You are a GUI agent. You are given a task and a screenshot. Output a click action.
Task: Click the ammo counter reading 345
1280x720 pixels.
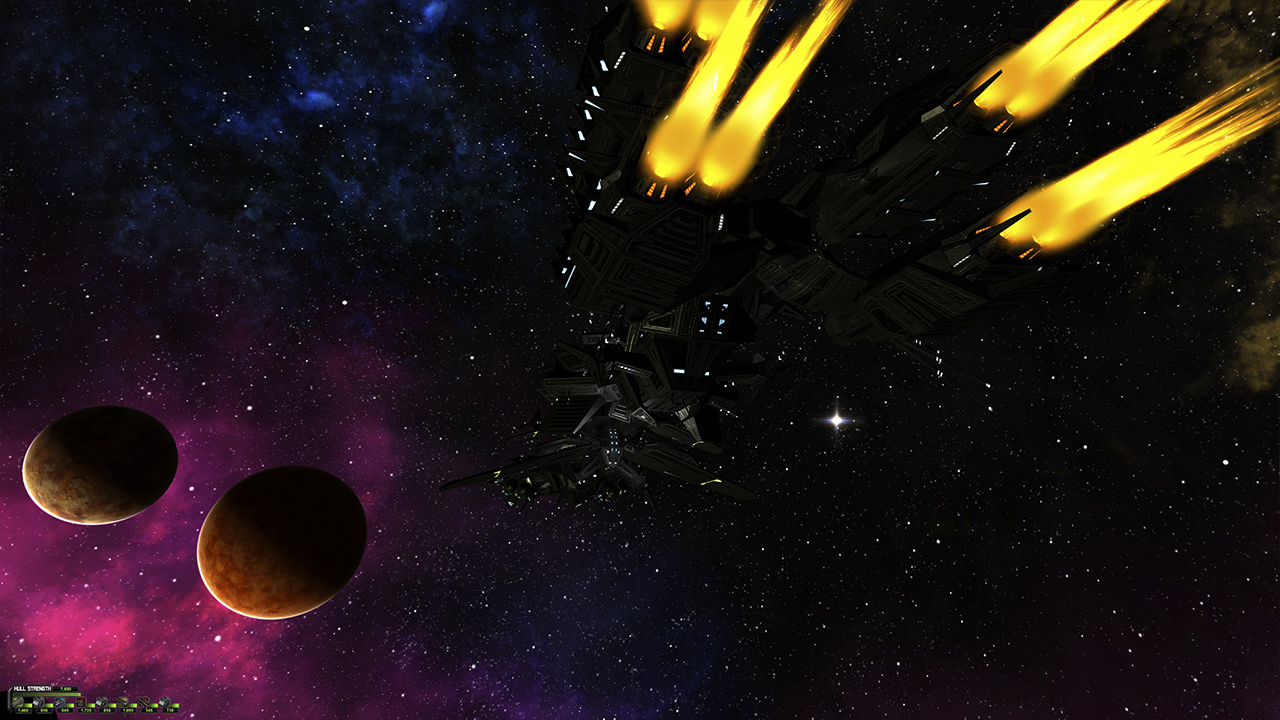click(x=148, y=710)
